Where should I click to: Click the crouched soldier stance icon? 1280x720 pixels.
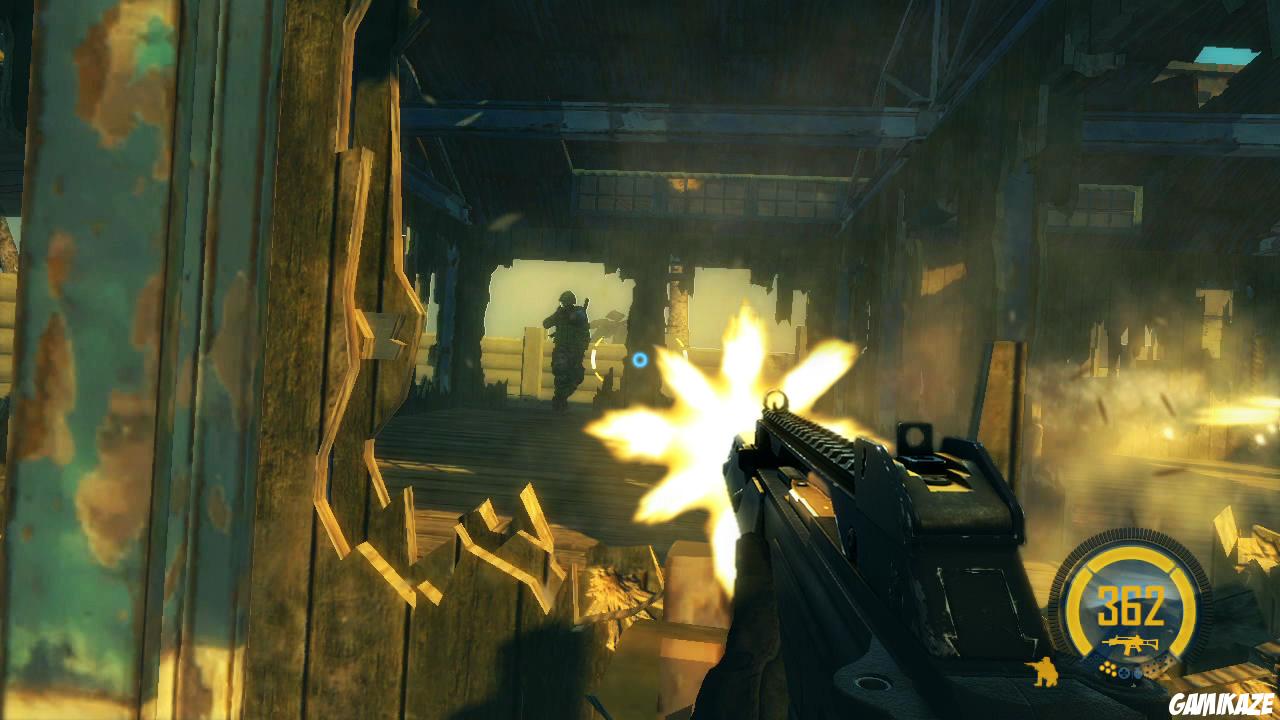tap(1042, 671)
